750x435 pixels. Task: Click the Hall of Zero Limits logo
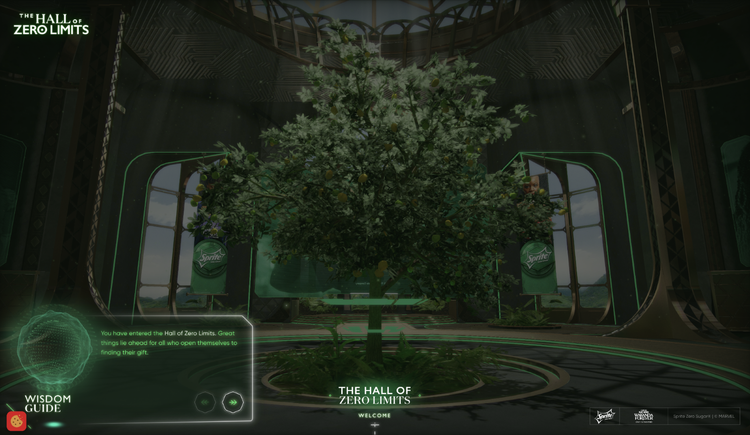click(51, 24)
